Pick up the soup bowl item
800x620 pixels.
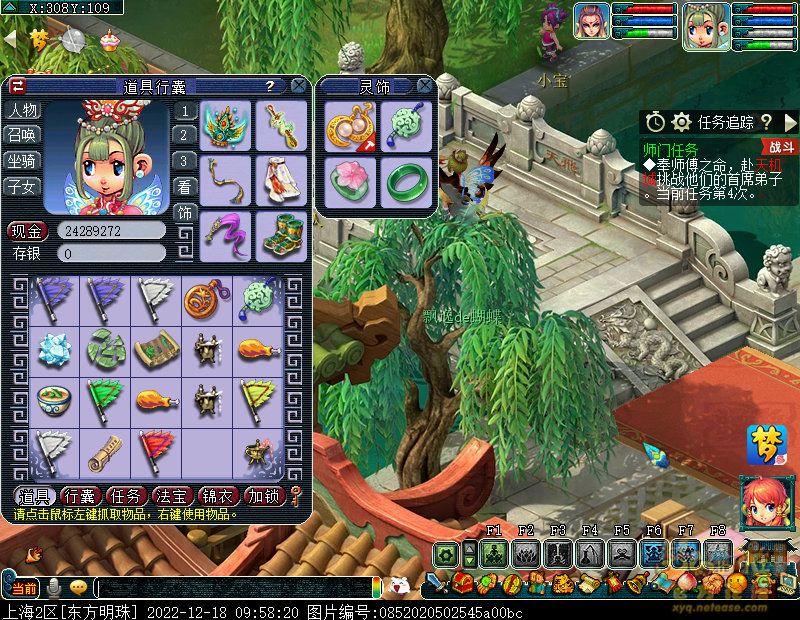(x=54, y=400)
